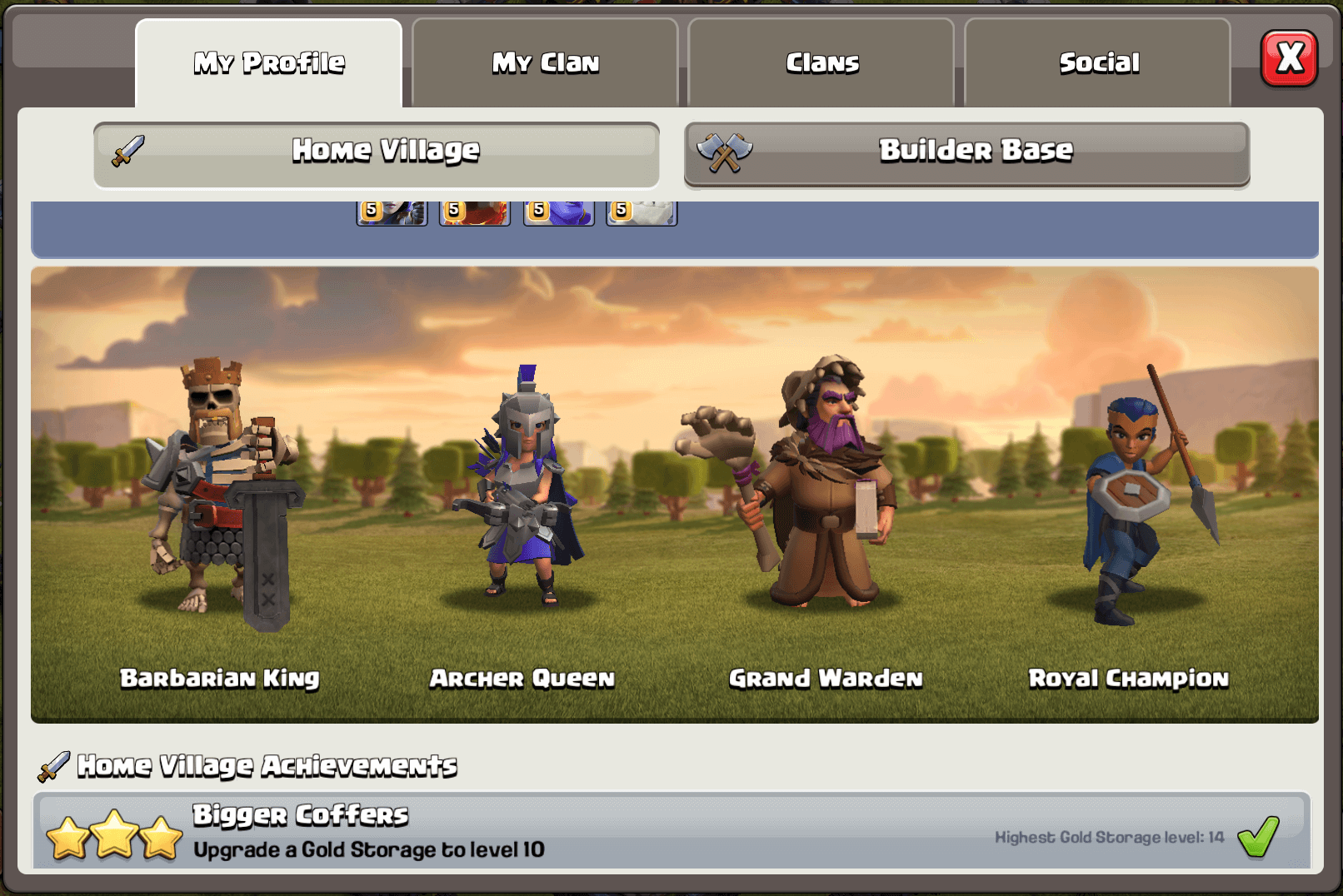Show the Clans tab

821,63
